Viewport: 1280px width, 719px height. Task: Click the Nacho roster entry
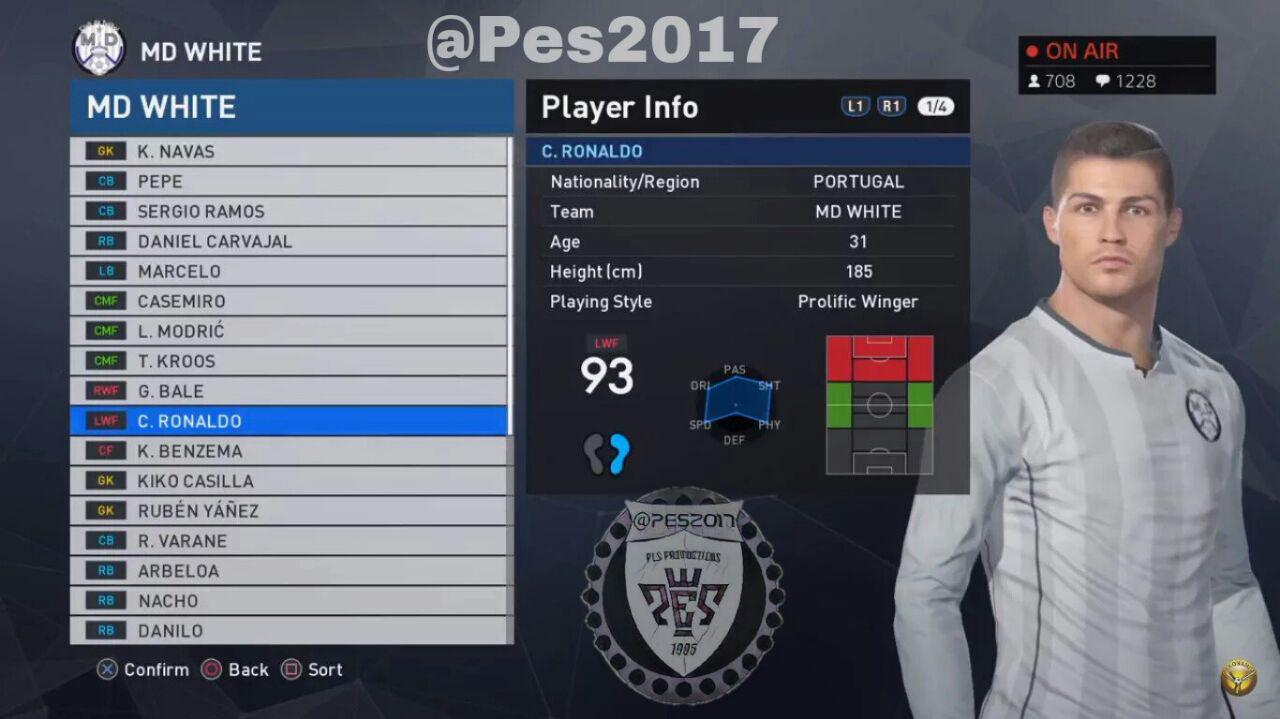pyautogui.click(x=288, y=601)
